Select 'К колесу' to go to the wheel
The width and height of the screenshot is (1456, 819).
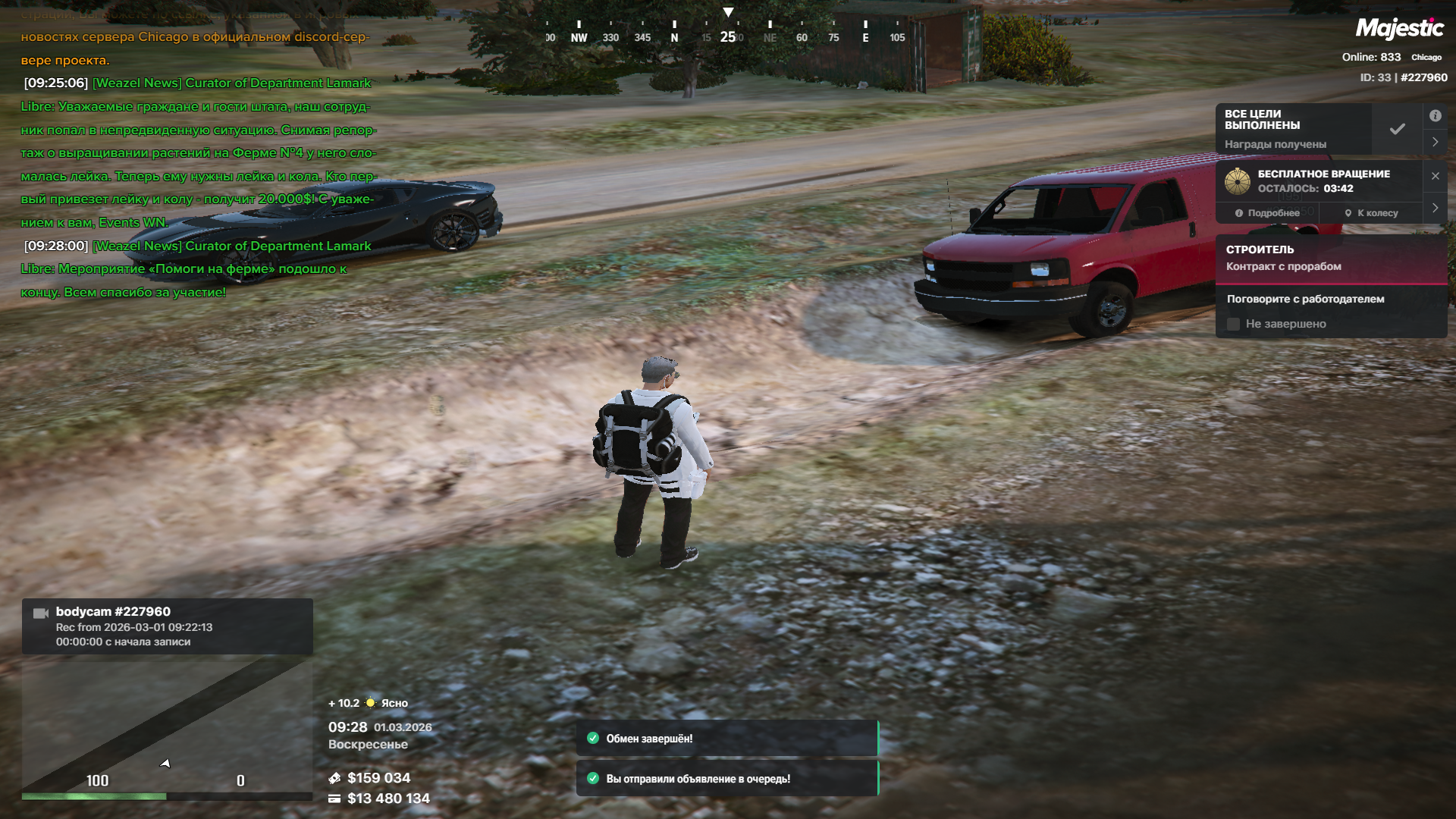(x=1371, y=213)
